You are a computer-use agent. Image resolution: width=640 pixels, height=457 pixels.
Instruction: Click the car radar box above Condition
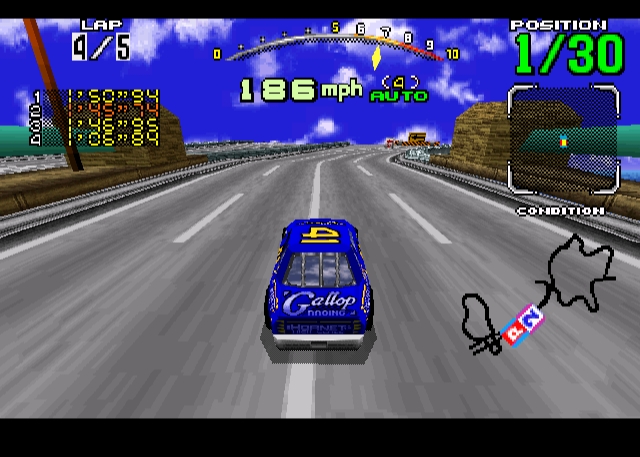(x=562, y=139)
